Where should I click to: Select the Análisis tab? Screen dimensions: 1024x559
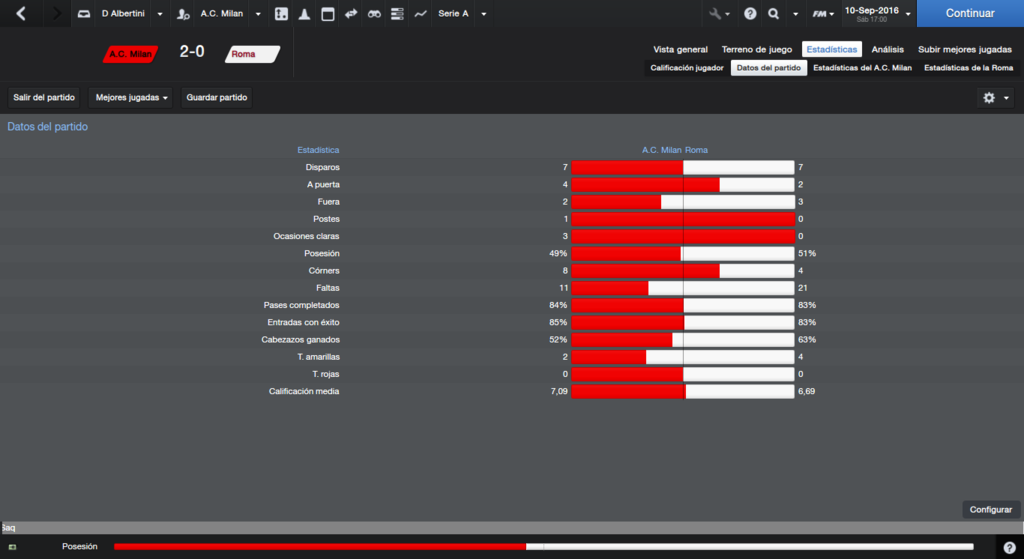coord(887,49)
